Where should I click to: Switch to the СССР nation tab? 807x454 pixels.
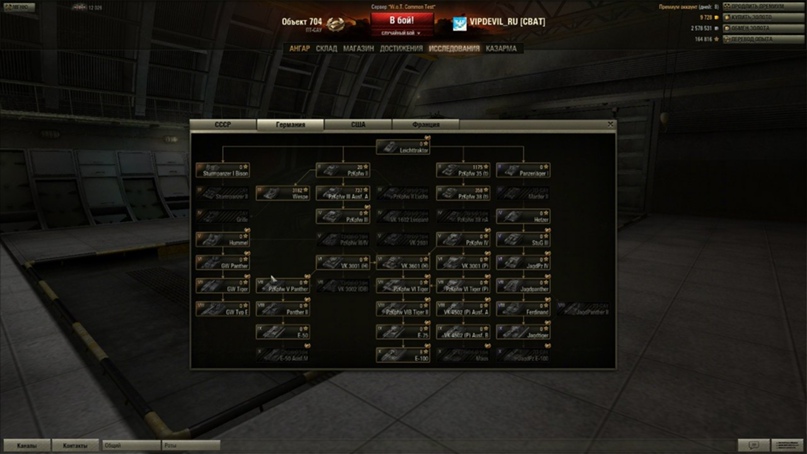pos(223,125)
